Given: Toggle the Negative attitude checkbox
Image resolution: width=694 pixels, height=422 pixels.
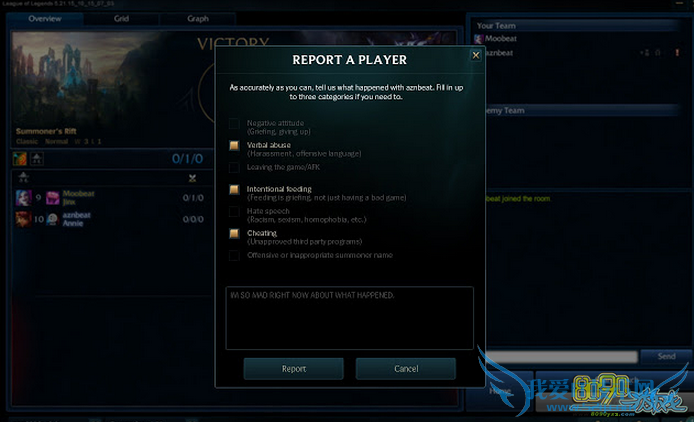Looking at the screenshot, I should [x=234, y=124].
